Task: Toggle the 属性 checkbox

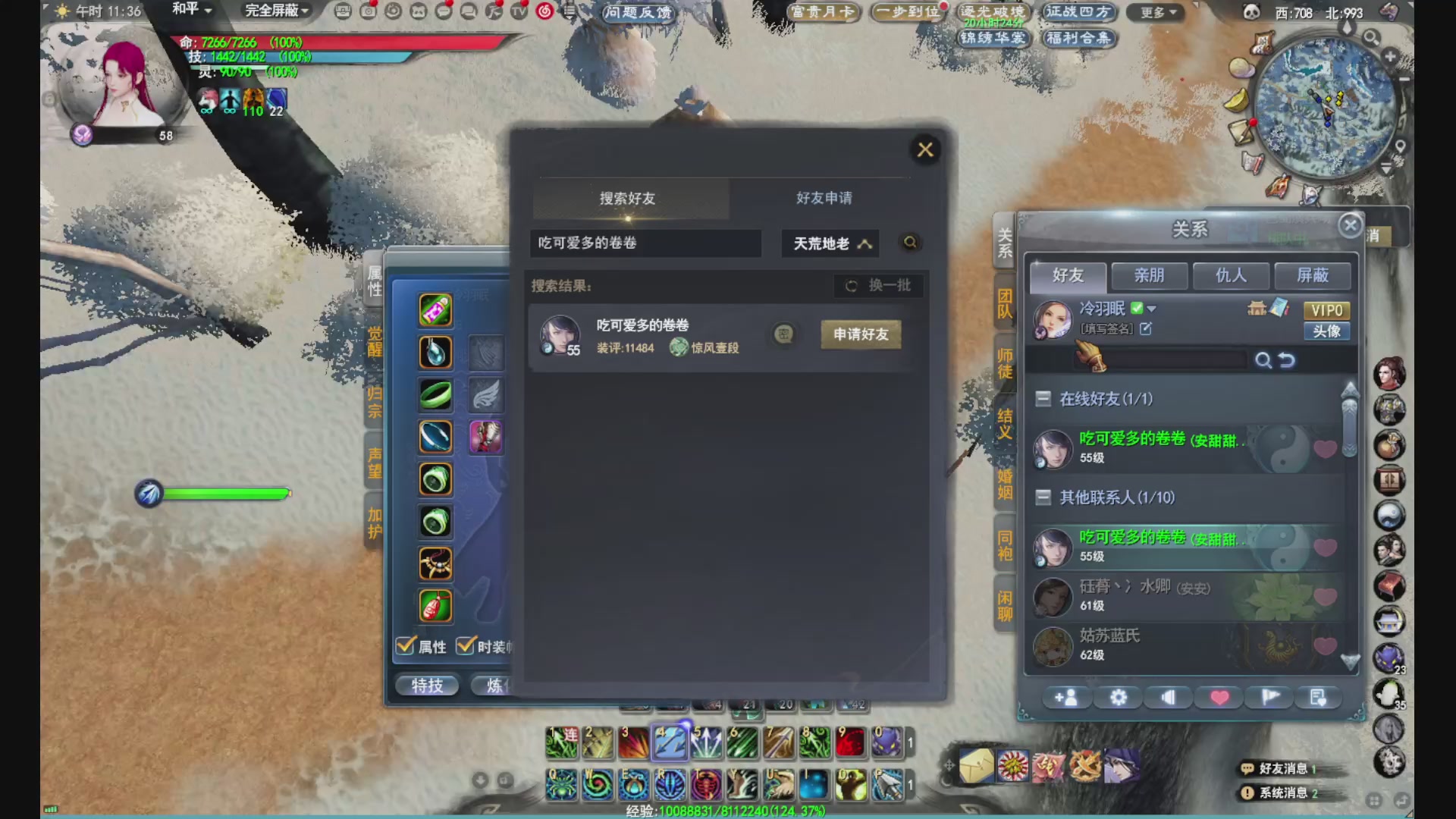Action: click(403, 646)
